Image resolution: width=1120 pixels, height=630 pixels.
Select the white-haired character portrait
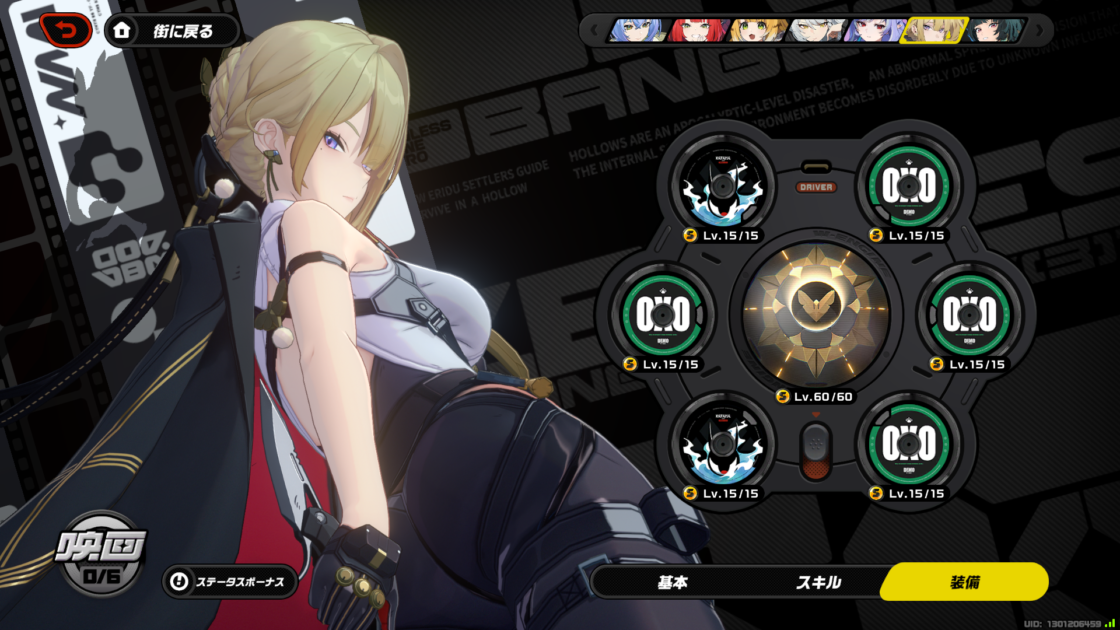[x=814, y=30]
